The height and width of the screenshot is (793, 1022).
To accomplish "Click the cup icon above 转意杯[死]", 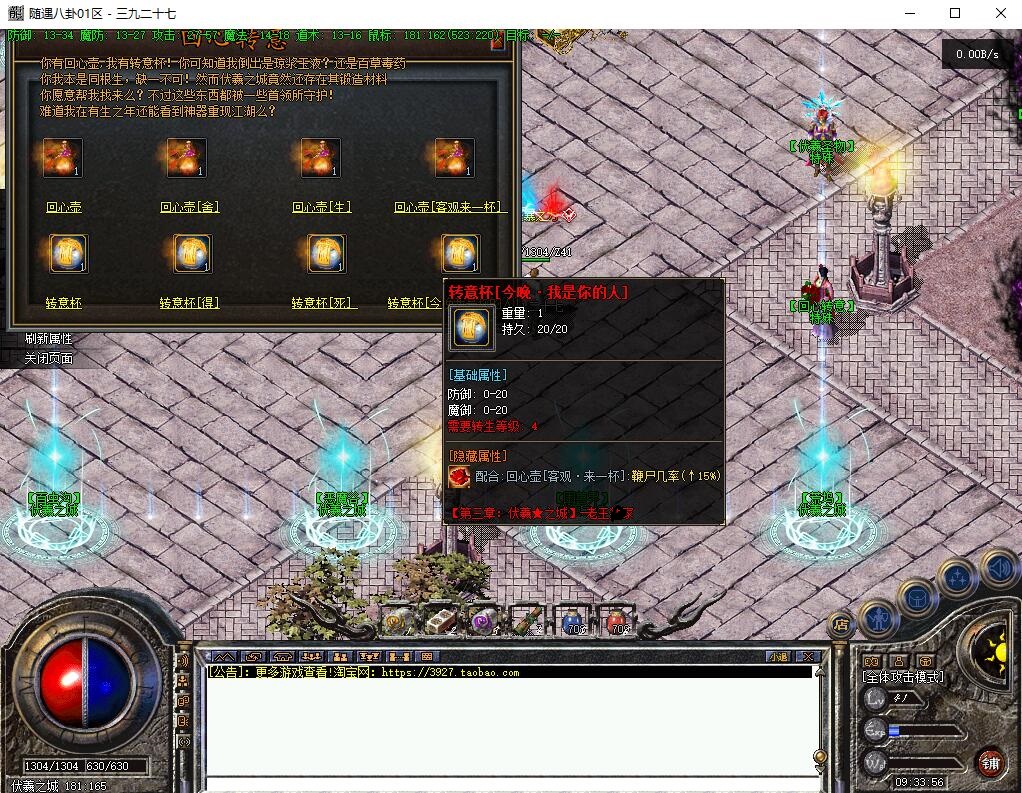I will (x=326, y=254).
